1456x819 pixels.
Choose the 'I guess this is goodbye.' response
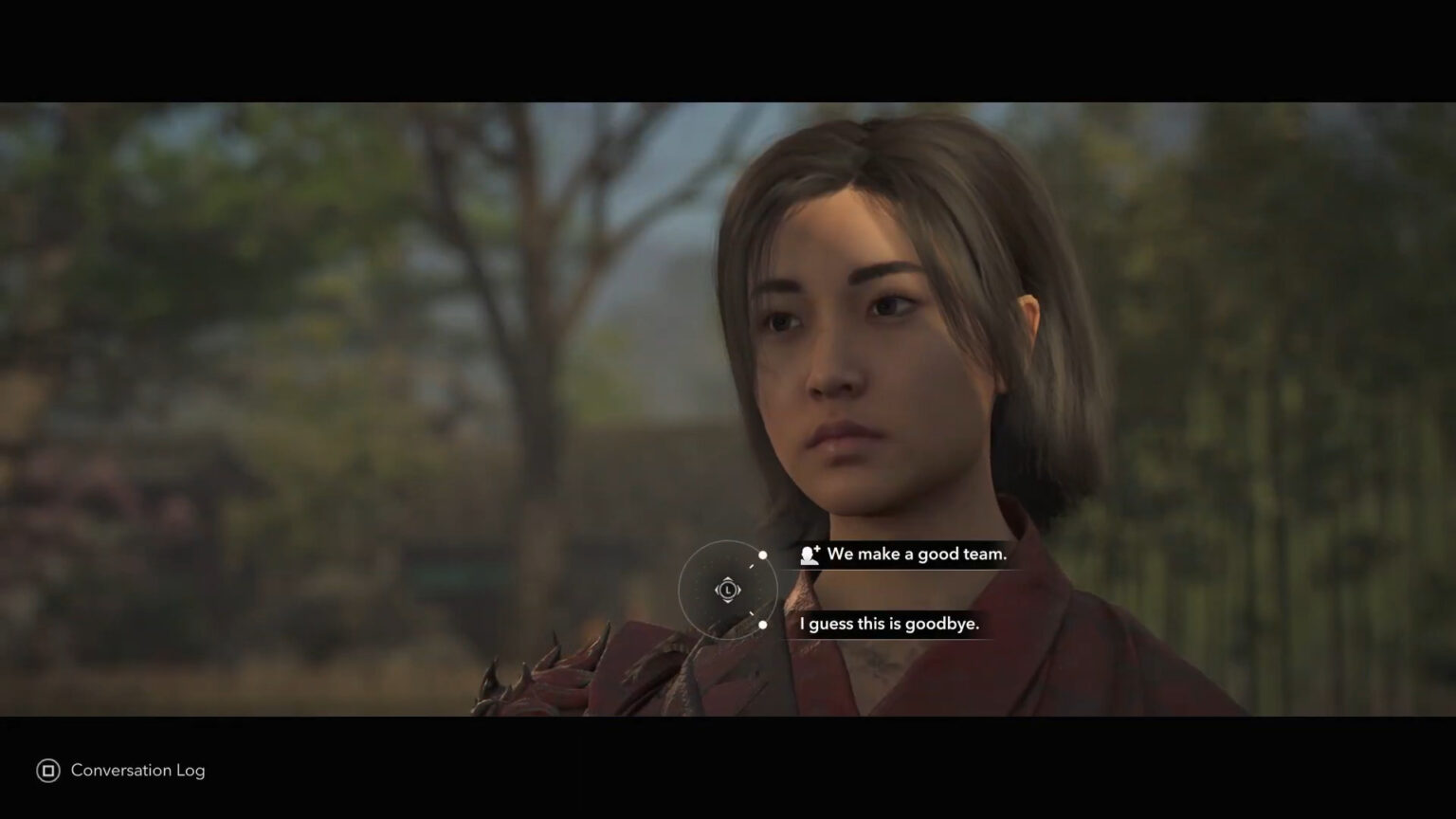[x=889, y=624]
